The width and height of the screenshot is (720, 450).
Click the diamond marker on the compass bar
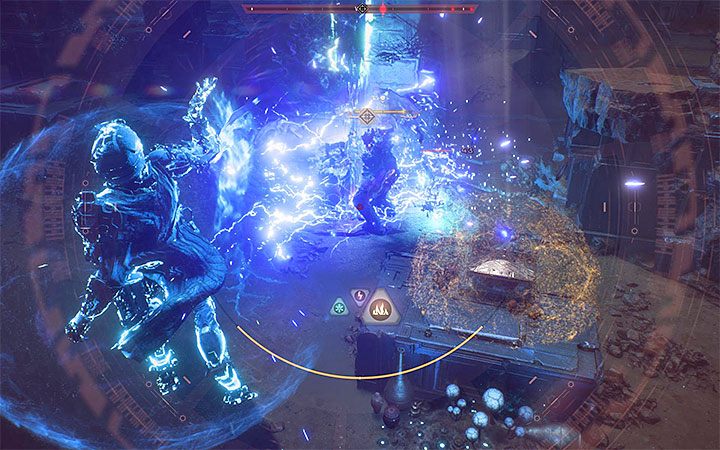[x=362, y=9]
